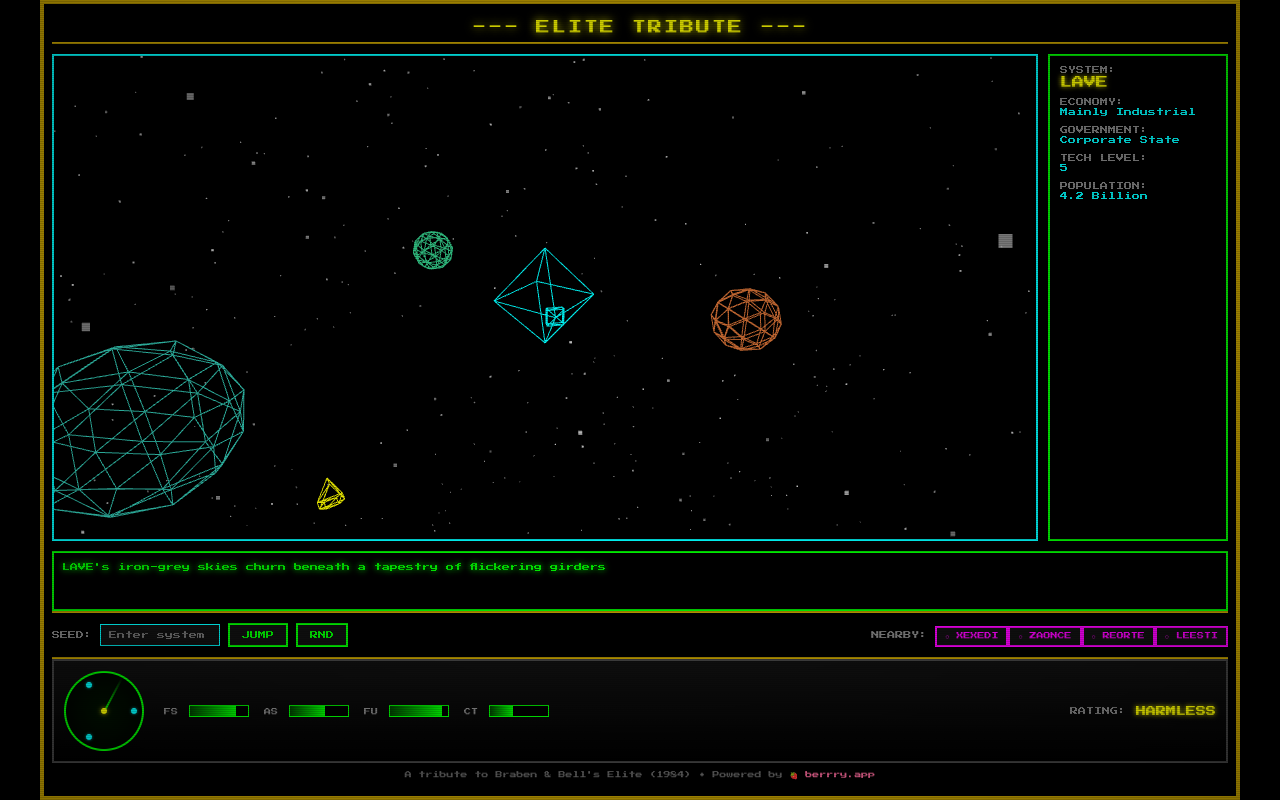Click the RND random system button

click(x=321, y=634)
